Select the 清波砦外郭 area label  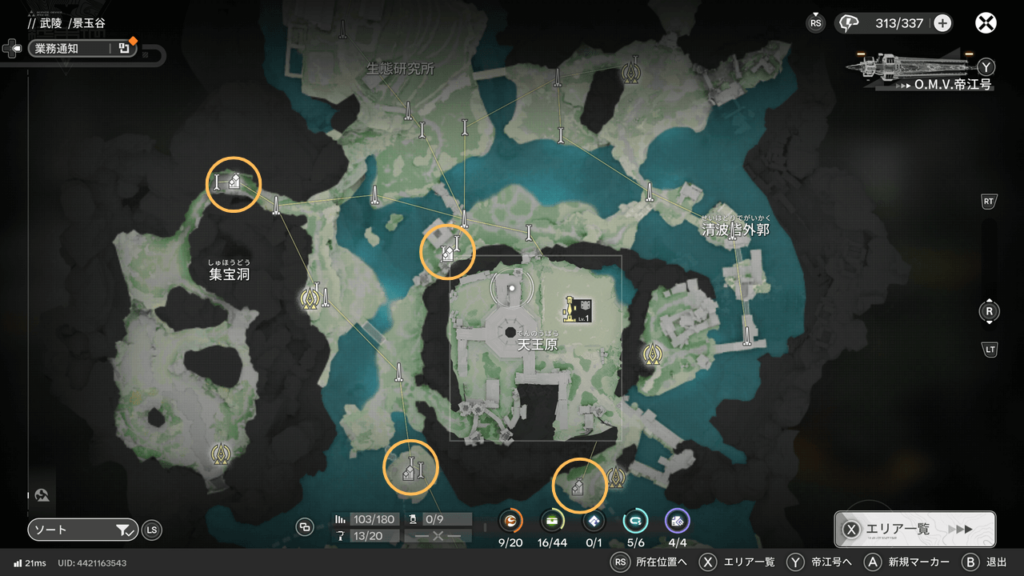pyautogui.click(x=735, y=230)
